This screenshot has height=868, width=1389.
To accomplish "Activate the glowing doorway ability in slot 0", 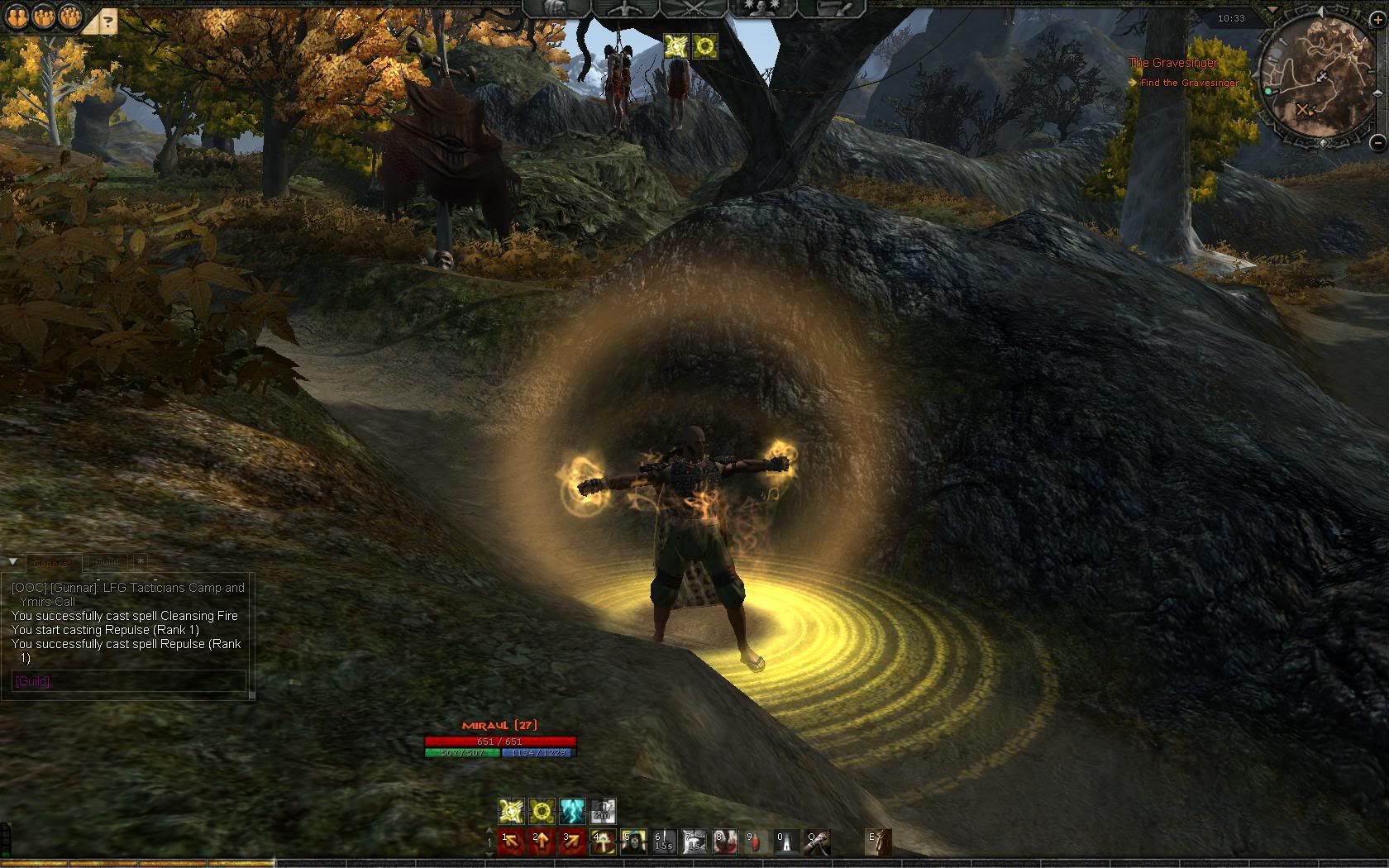I will coord(786,842).
